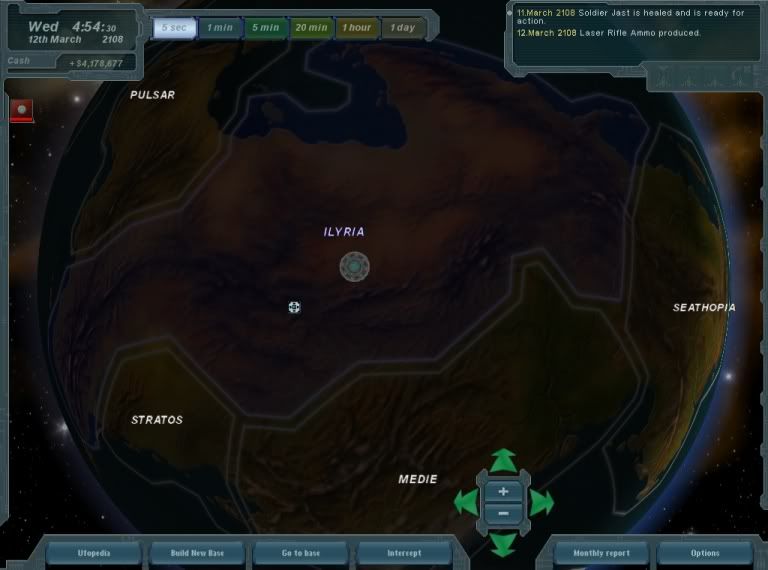
Task: Launch an Intercept mission
Action: click(x=404, y=553)
